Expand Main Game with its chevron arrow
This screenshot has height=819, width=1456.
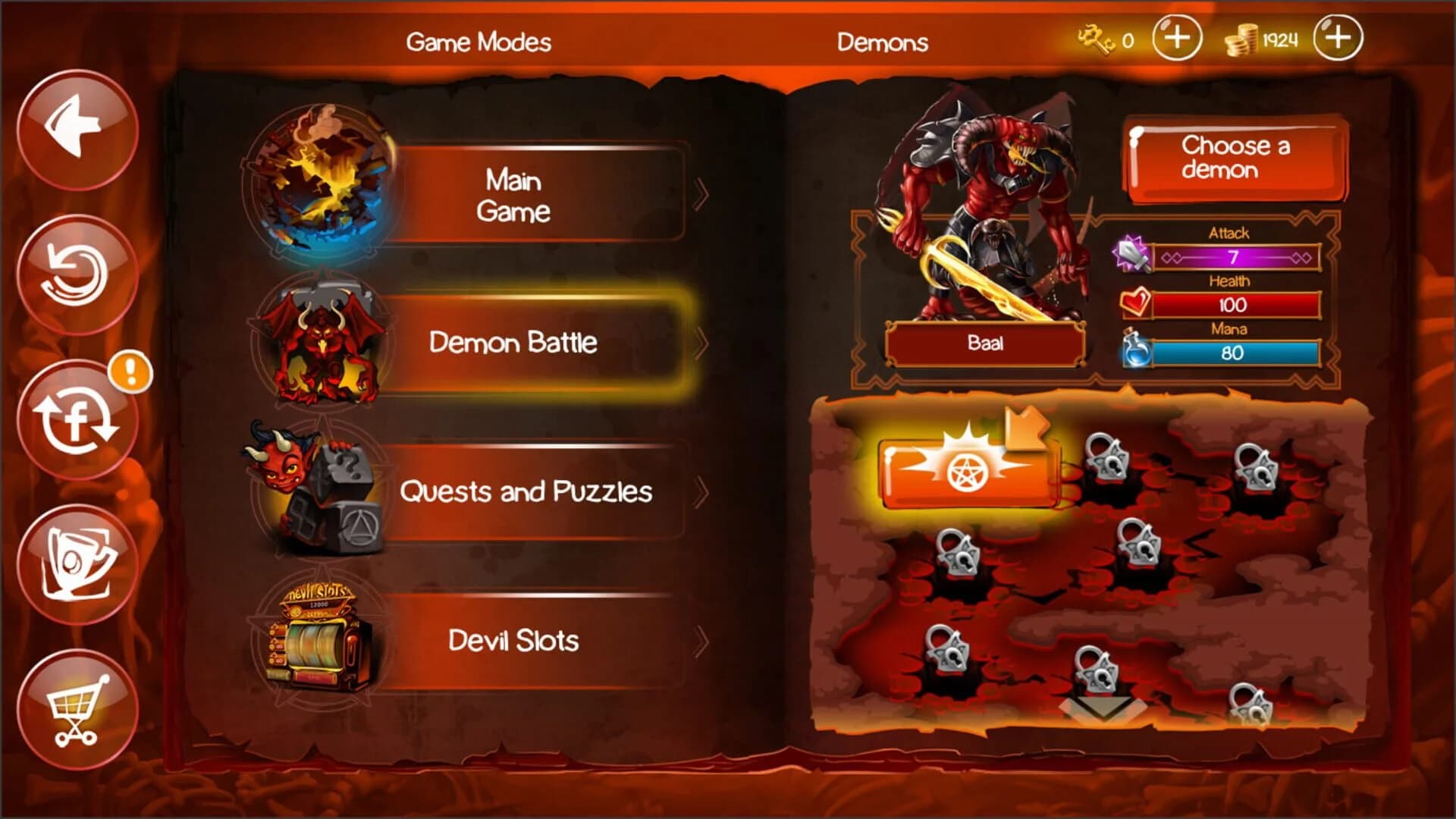tap(701, 193)
